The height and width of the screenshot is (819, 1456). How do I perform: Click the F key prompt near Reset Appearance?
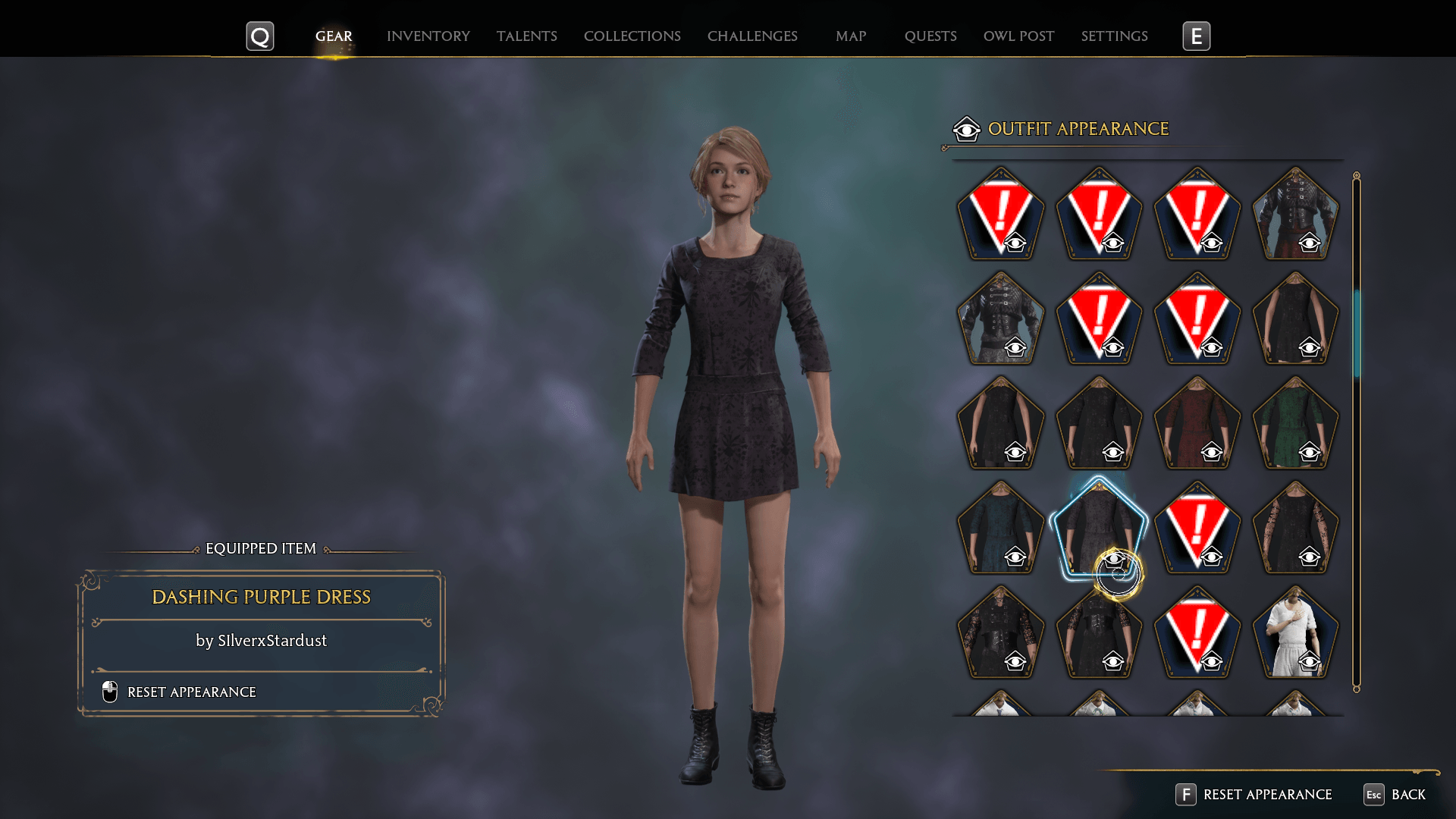pyautogui.click(x=1186, y=795)
